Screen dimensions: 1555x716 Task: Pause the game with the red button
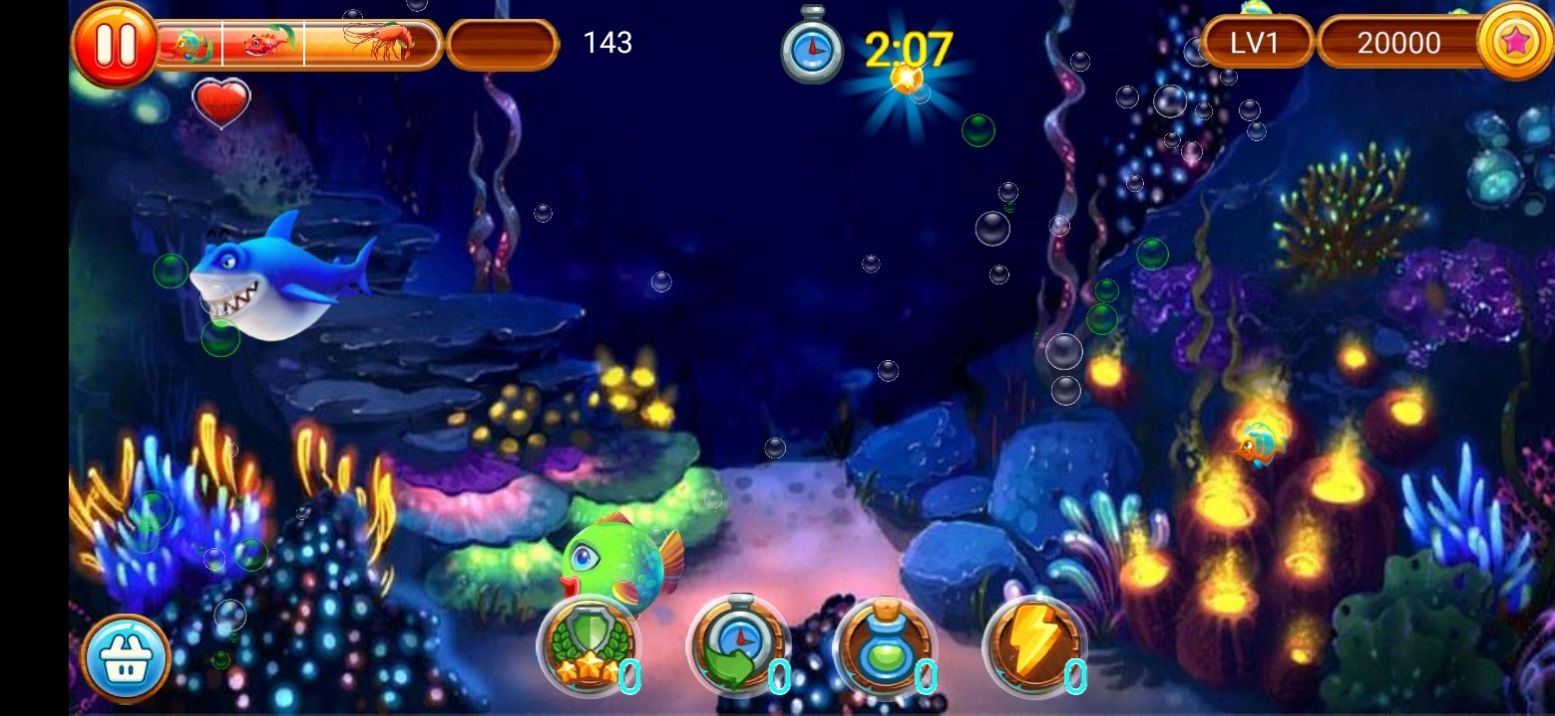click(x=113, y=44)
